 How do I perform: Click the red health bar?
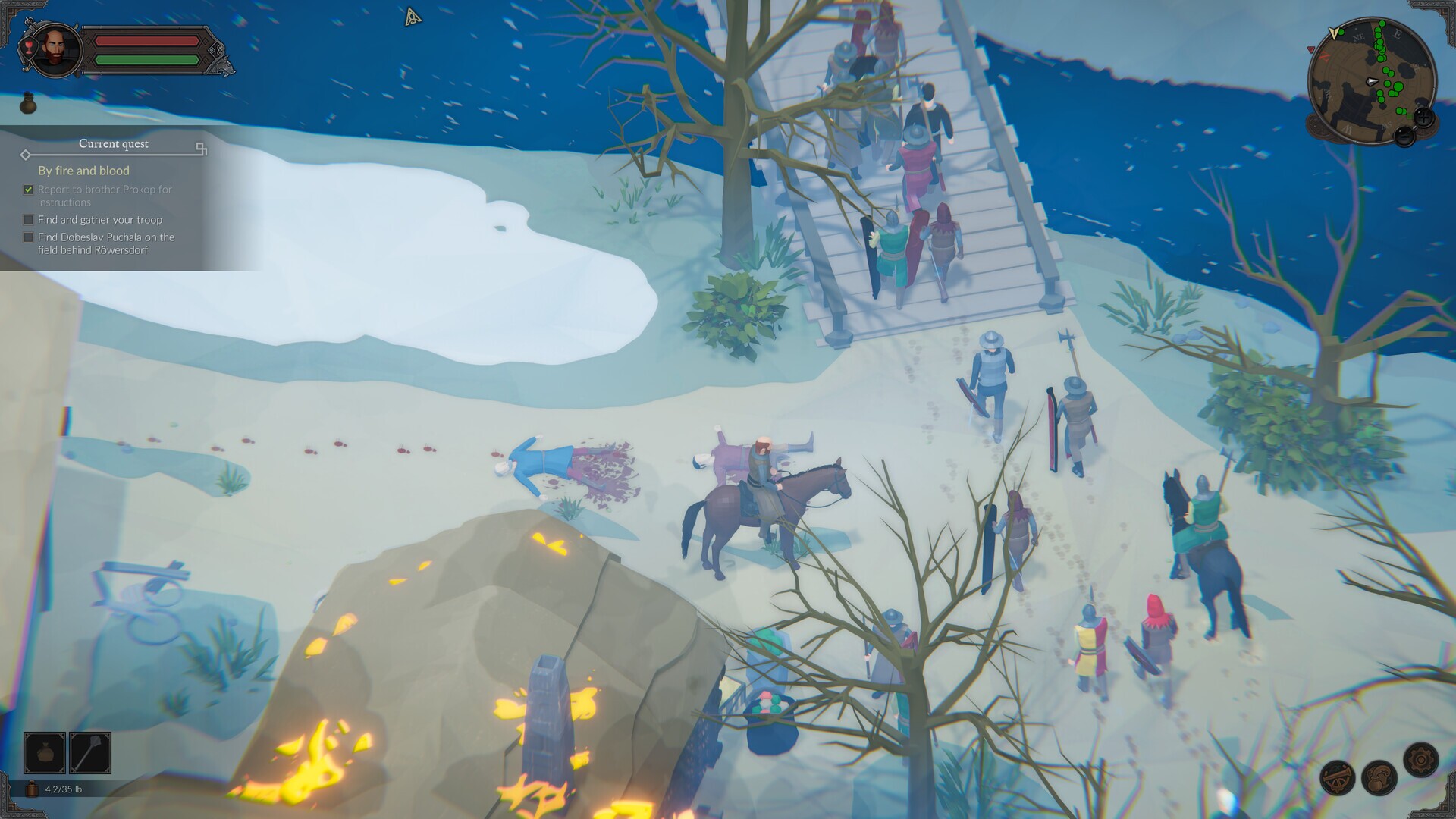148,39
